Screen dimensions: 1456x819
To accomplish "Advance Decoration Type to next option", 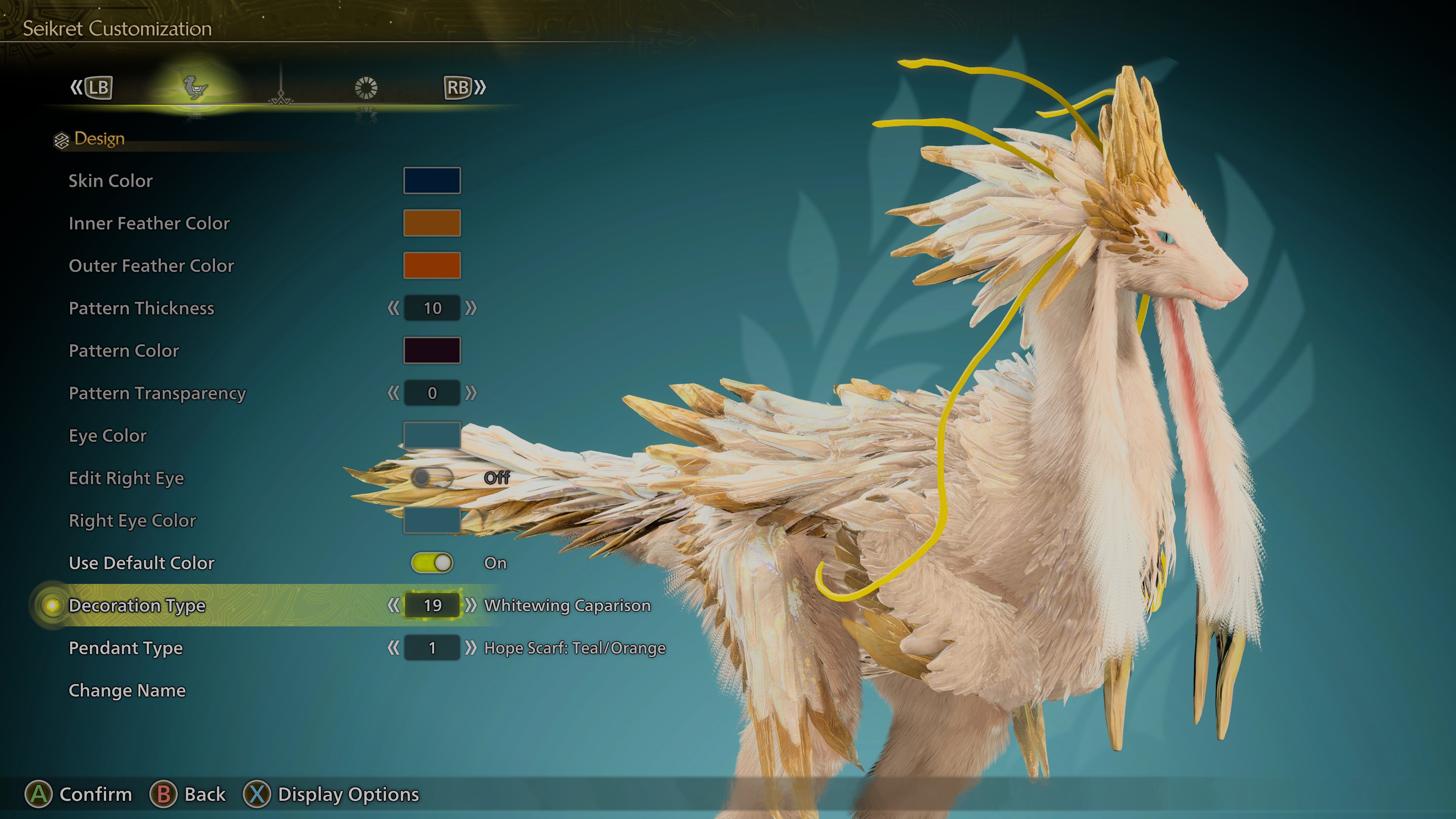I will [x=471, y=606].
